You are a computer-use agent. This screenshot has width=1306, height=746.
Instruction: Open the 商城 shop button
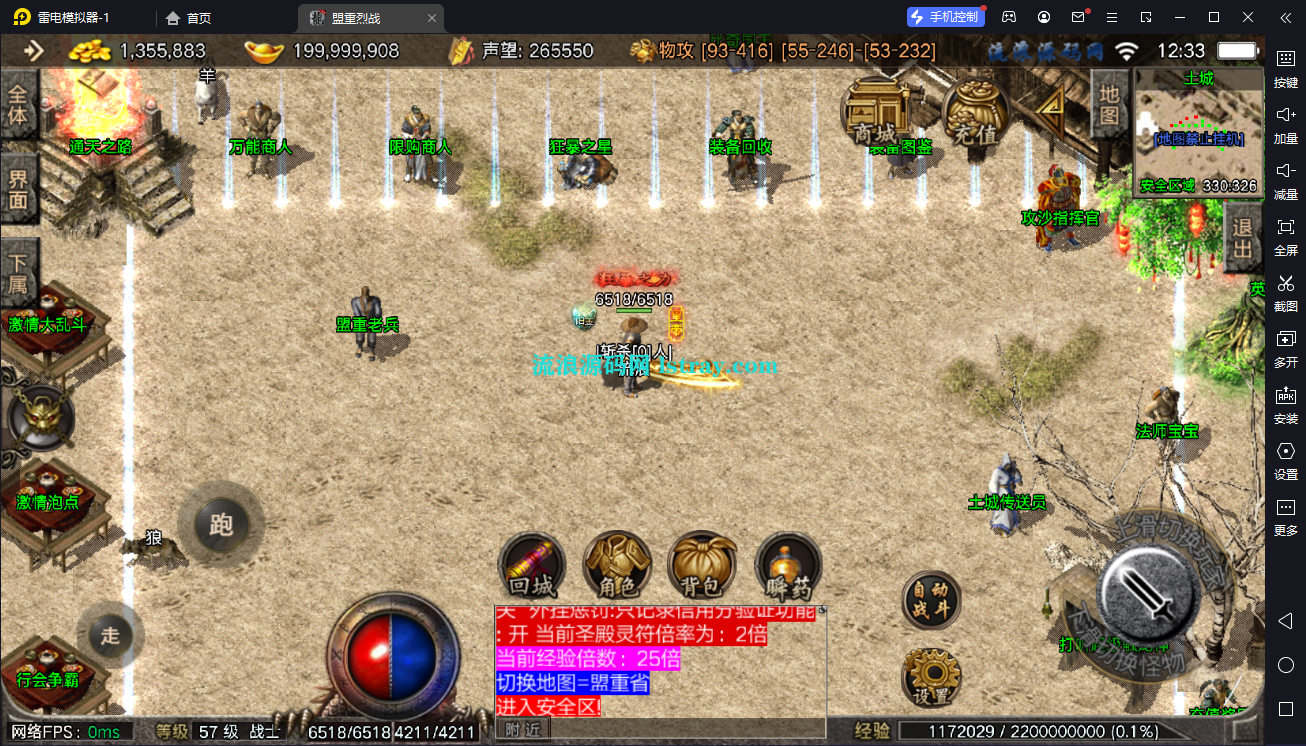873,112
